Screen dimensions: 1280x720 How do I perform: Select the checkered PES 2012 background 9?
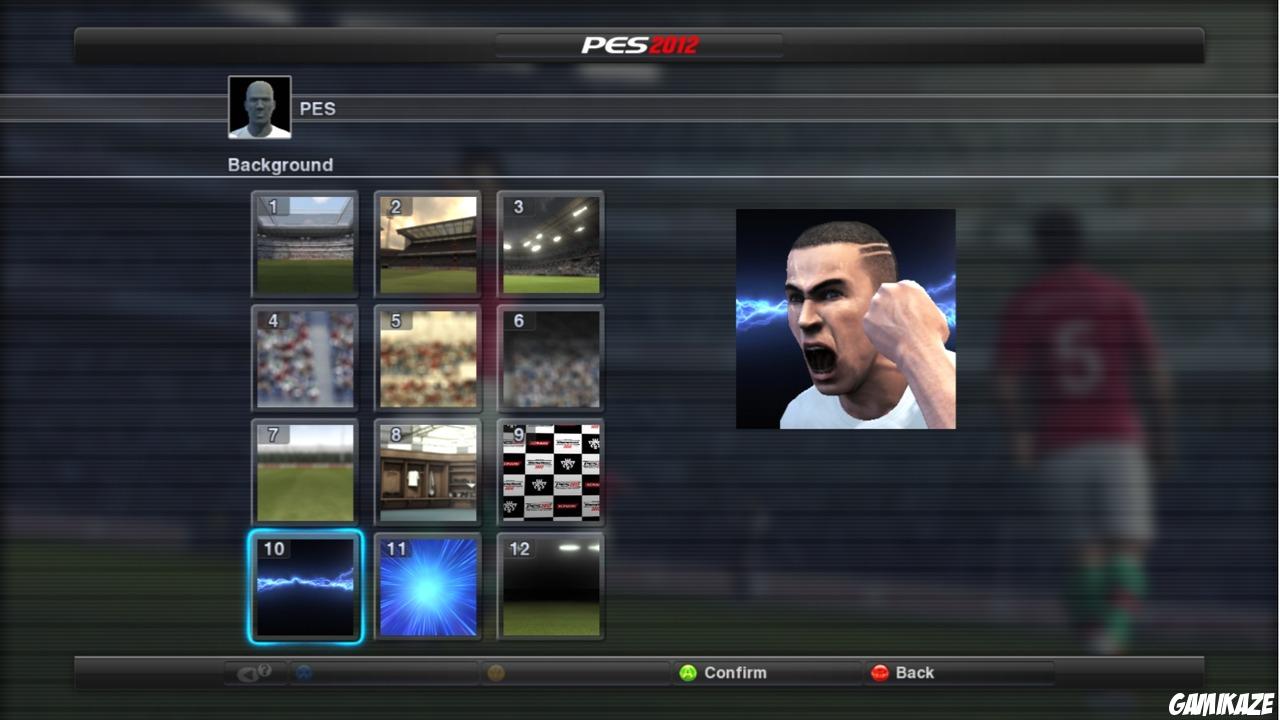point(550,473)
